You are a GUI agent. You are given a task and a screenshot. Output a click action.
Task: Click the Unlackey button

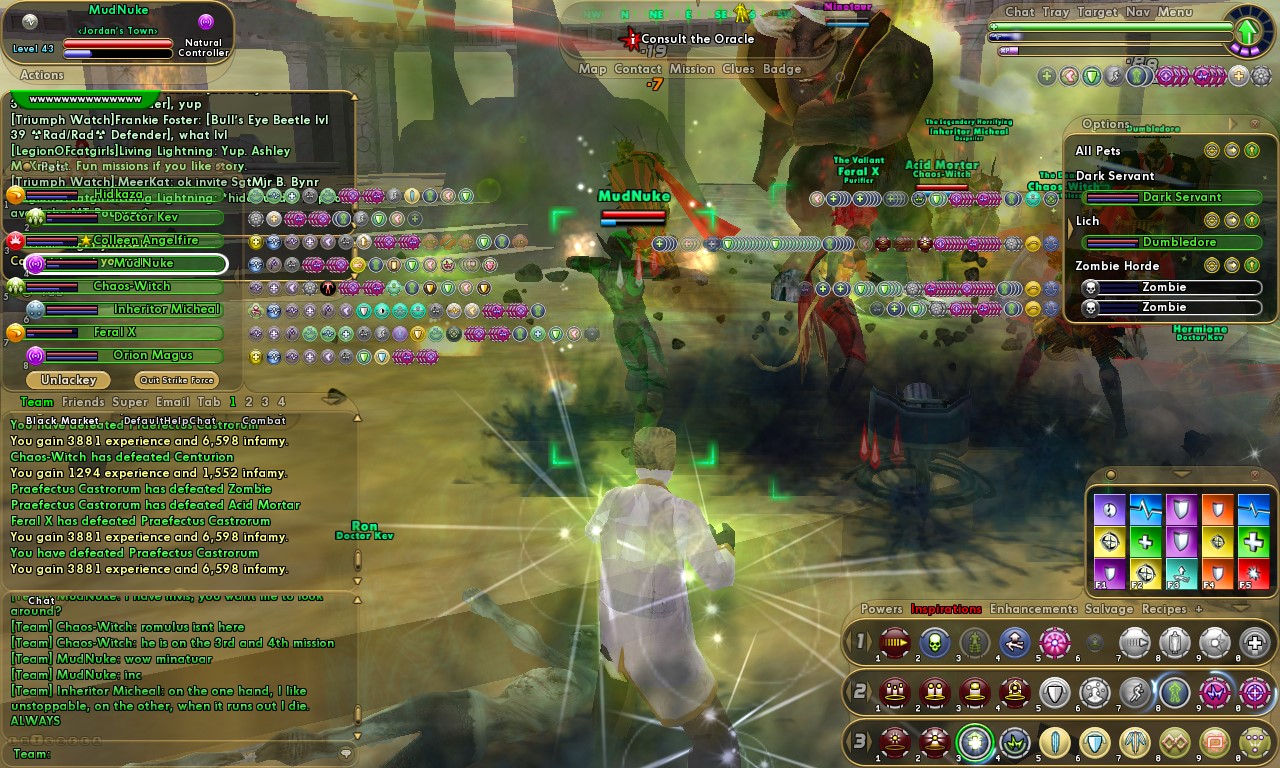click(68, 380)
